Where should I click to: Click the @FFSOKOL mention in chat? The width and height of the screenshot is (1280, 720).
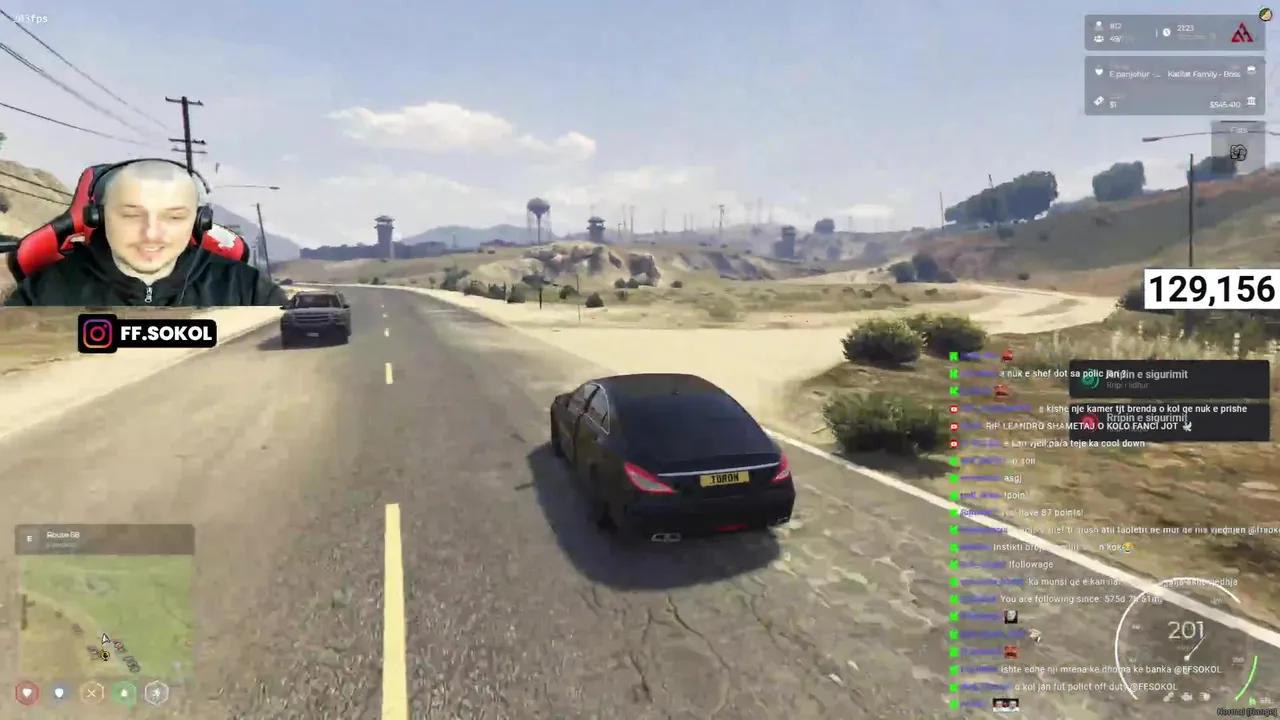pos(1196,669)
